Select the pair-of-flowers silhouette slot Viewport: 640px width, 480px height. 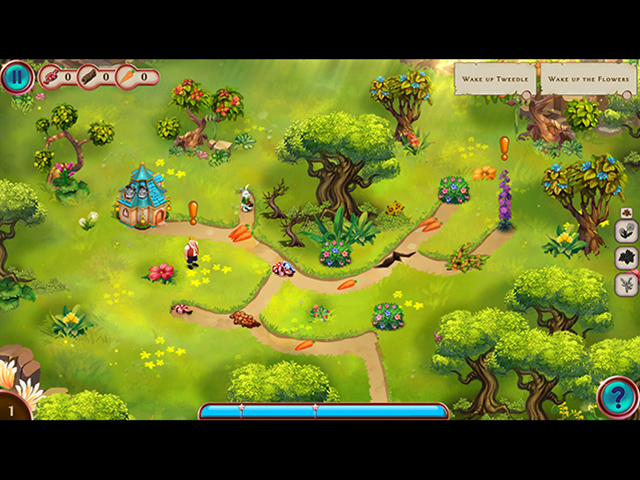point(627,231)
